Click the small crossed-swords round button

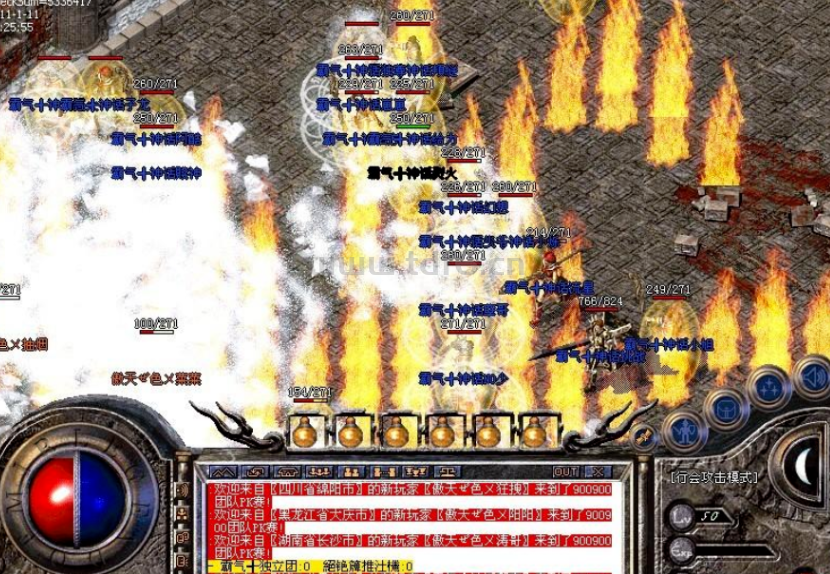tap(643, 435)
